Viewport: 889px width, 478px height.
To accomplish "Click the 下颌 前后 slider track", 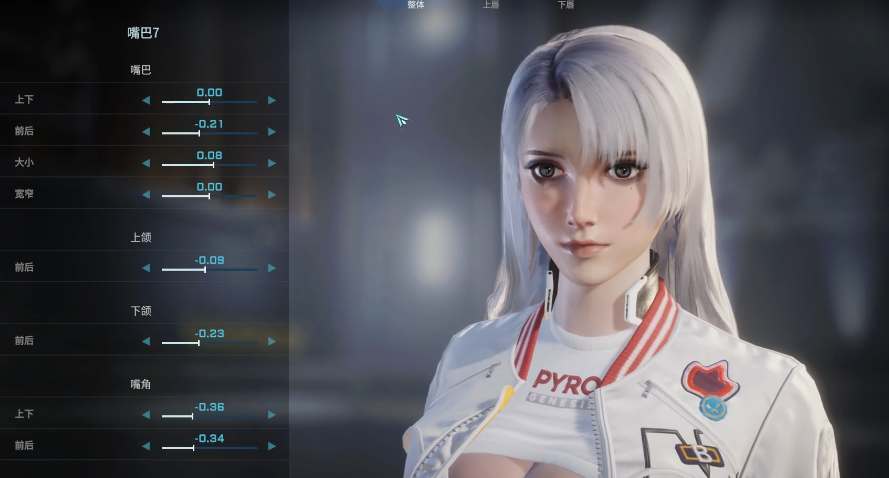I will tap(209, 343).
